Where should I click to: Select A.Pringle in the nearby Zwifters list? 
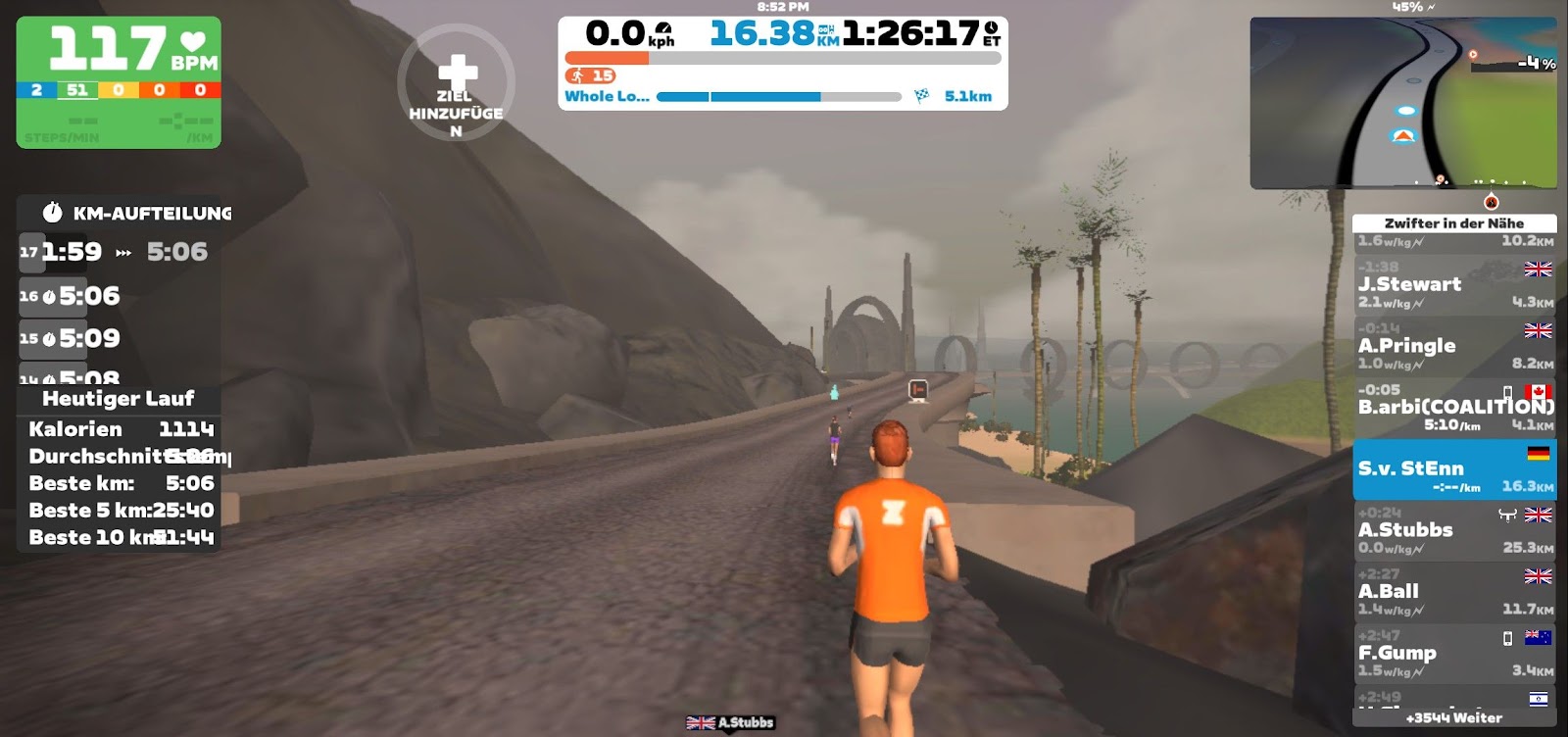[1453, 346]
